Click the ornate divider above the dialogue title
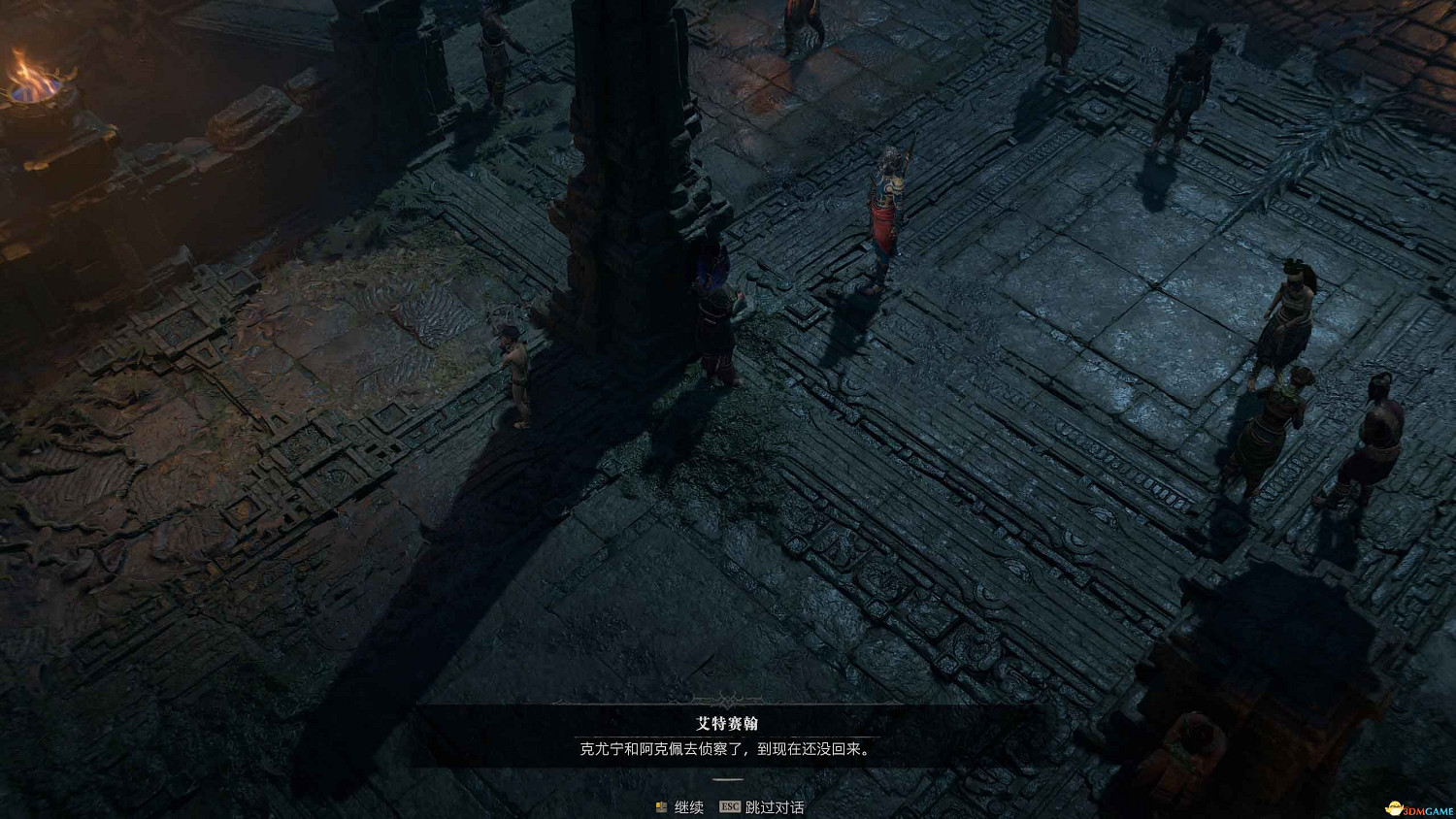This screenshot has height=819, width=1456. 727,701
